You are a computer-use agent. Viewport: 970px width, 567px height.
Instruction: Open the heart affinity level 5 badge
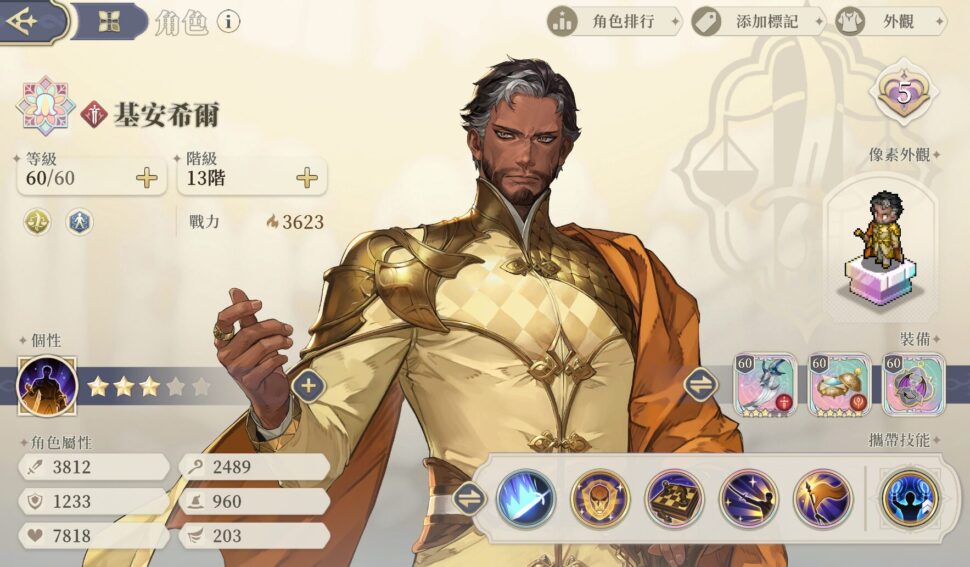point(904,95)
